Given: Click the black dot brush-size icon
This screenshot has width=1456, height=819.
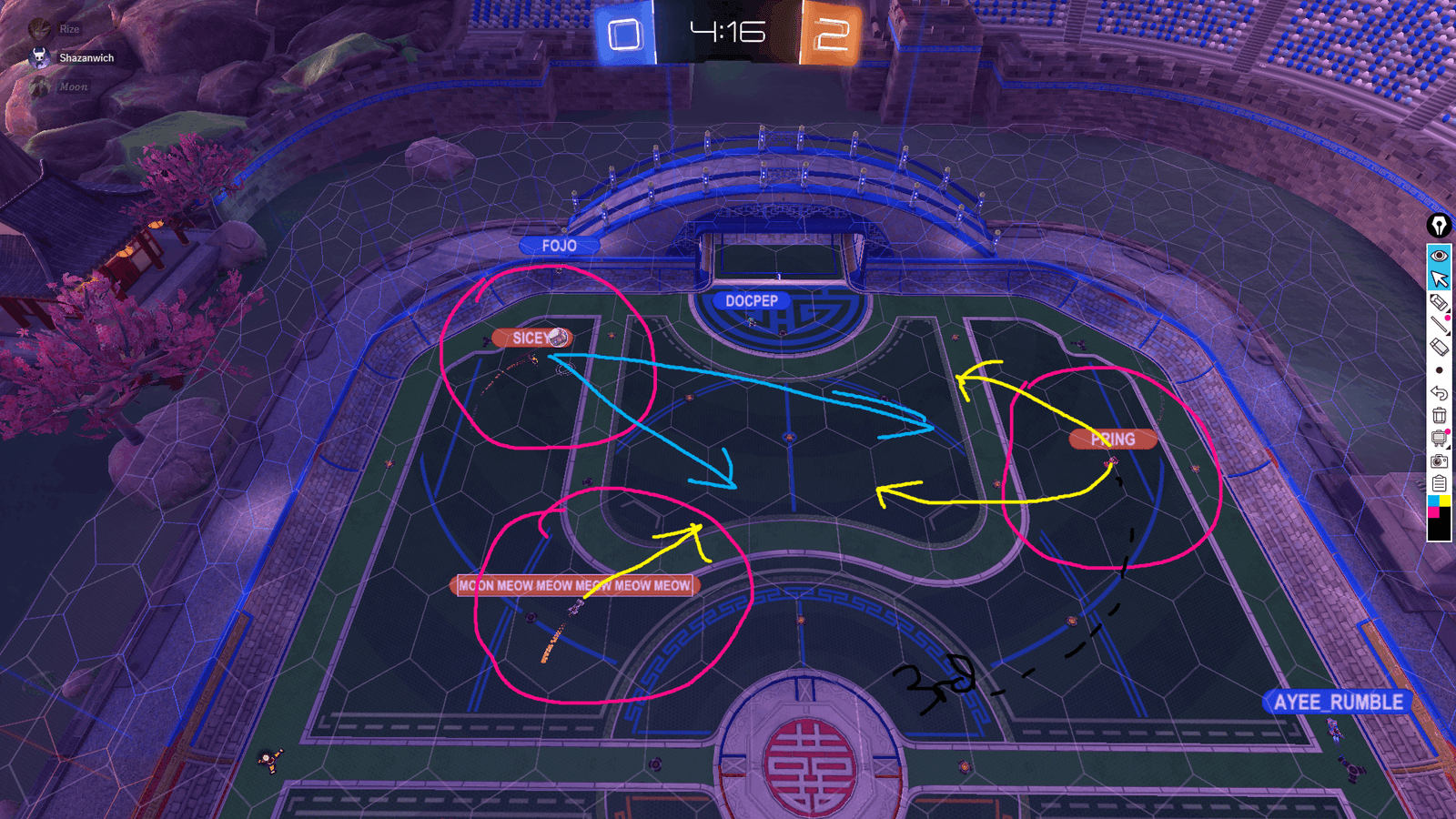Looking at the screenshot, I should click(x=1440, y=370).
